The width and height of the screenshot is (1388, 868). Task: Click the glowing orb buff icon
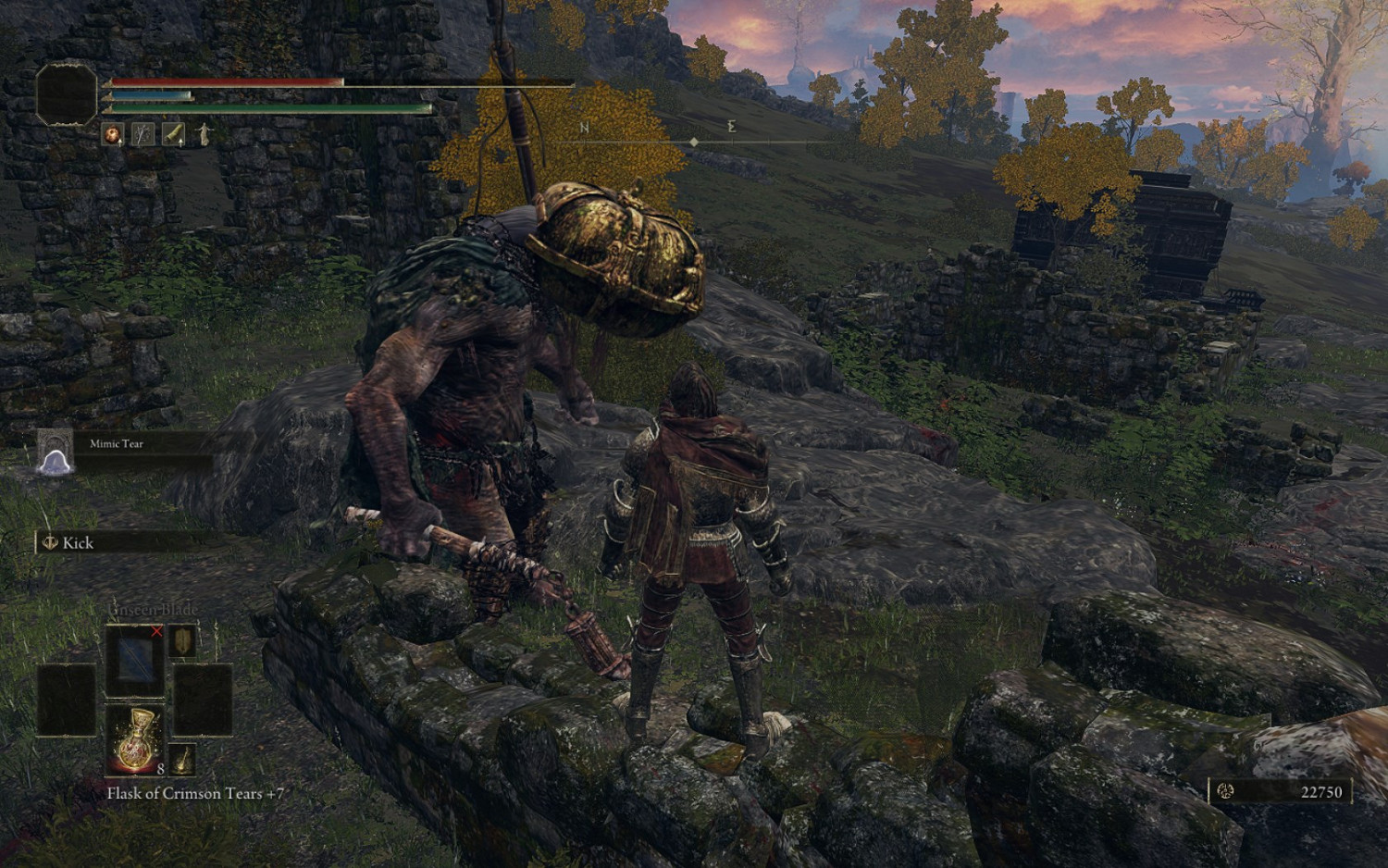(113, 135)
